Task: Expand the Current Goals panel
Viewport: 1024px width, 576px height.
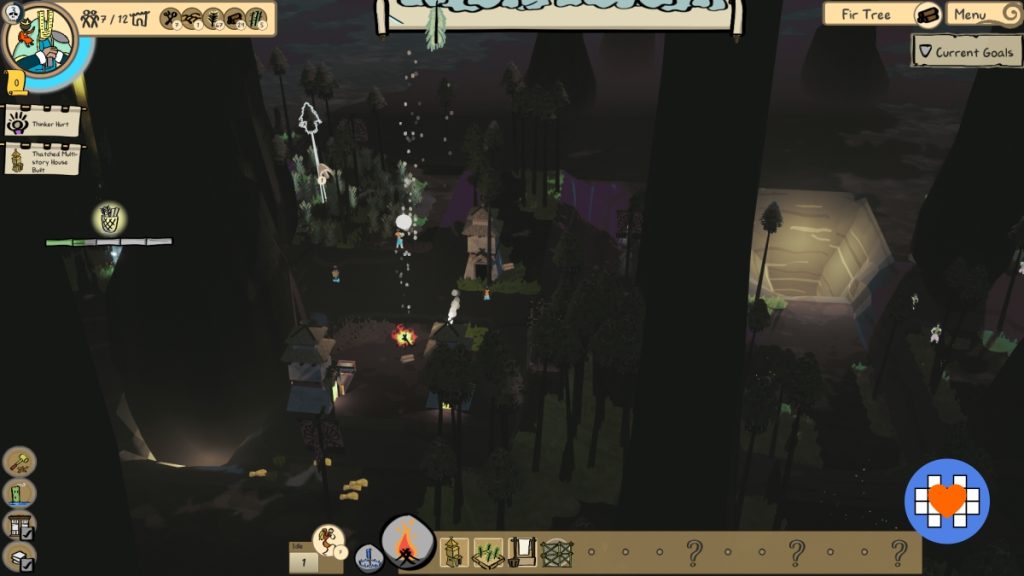Action: pyautogui.click(x=966, y=51)
